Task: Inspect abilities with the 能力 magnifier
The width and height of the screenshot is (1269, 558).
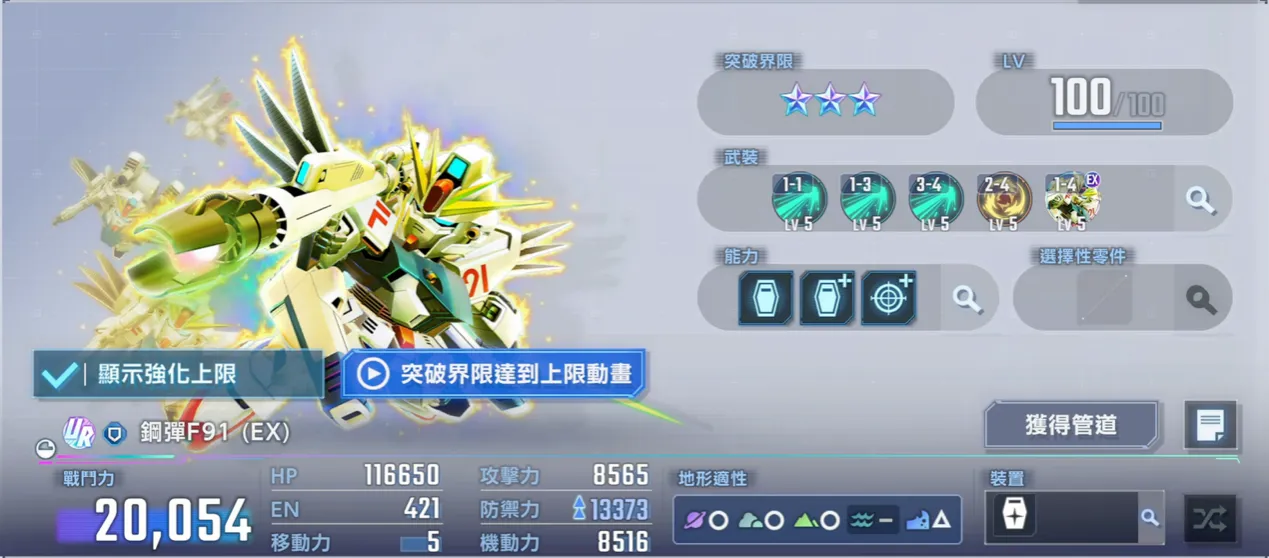Action: pos(967,298)
